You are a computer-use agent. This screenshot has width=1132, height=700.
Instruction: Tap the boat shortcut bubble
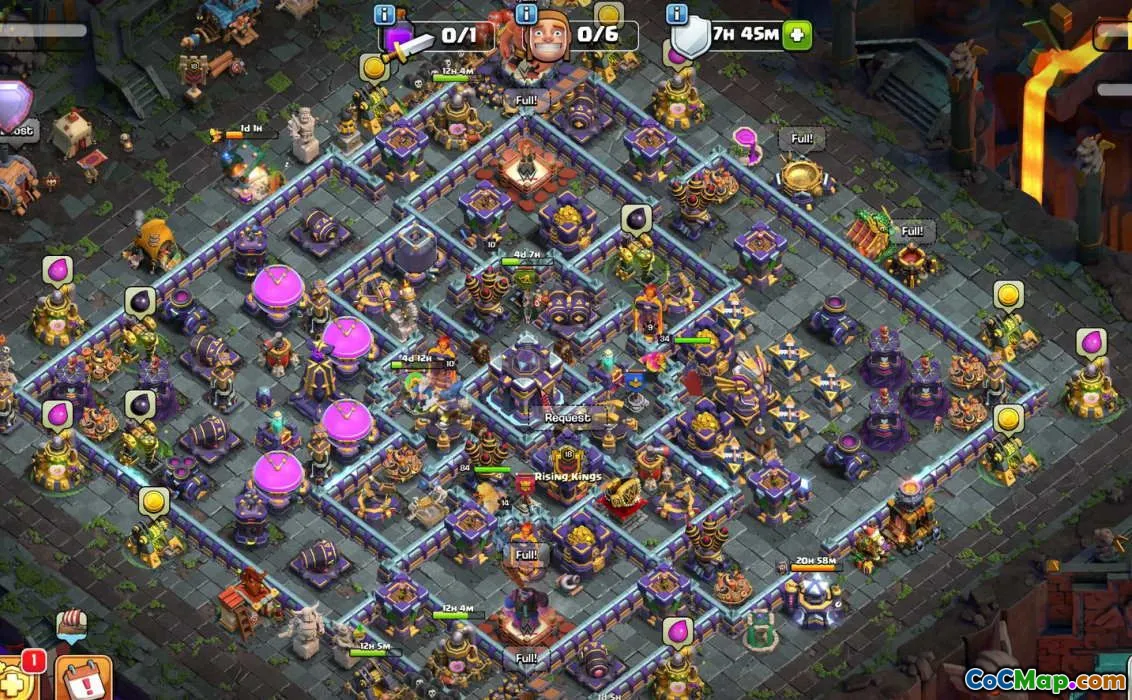click(x=71, y=624)
